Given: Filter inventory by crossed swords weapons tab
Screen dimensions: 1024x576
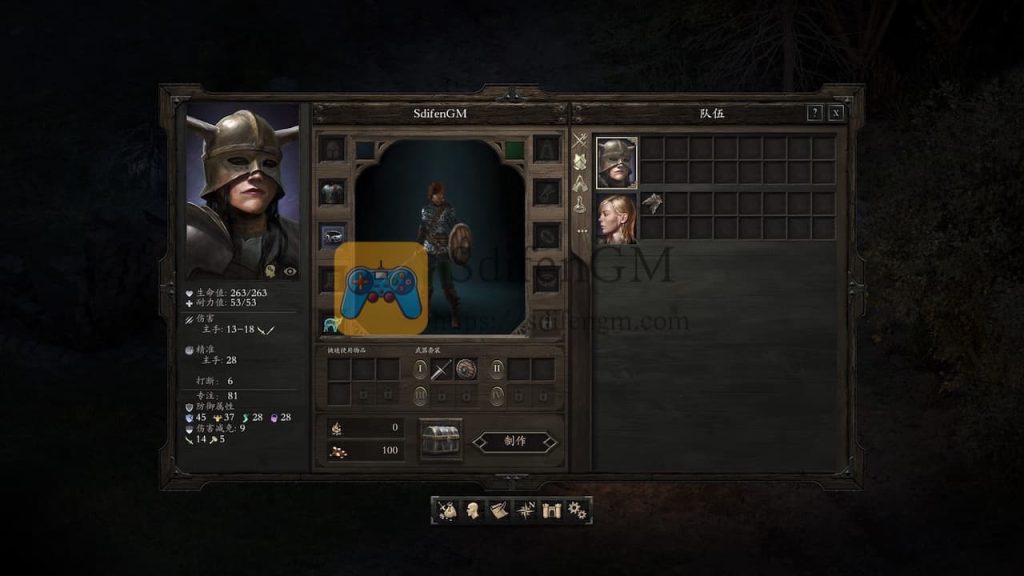Looking at the screenshot, I should coord(580,140).
